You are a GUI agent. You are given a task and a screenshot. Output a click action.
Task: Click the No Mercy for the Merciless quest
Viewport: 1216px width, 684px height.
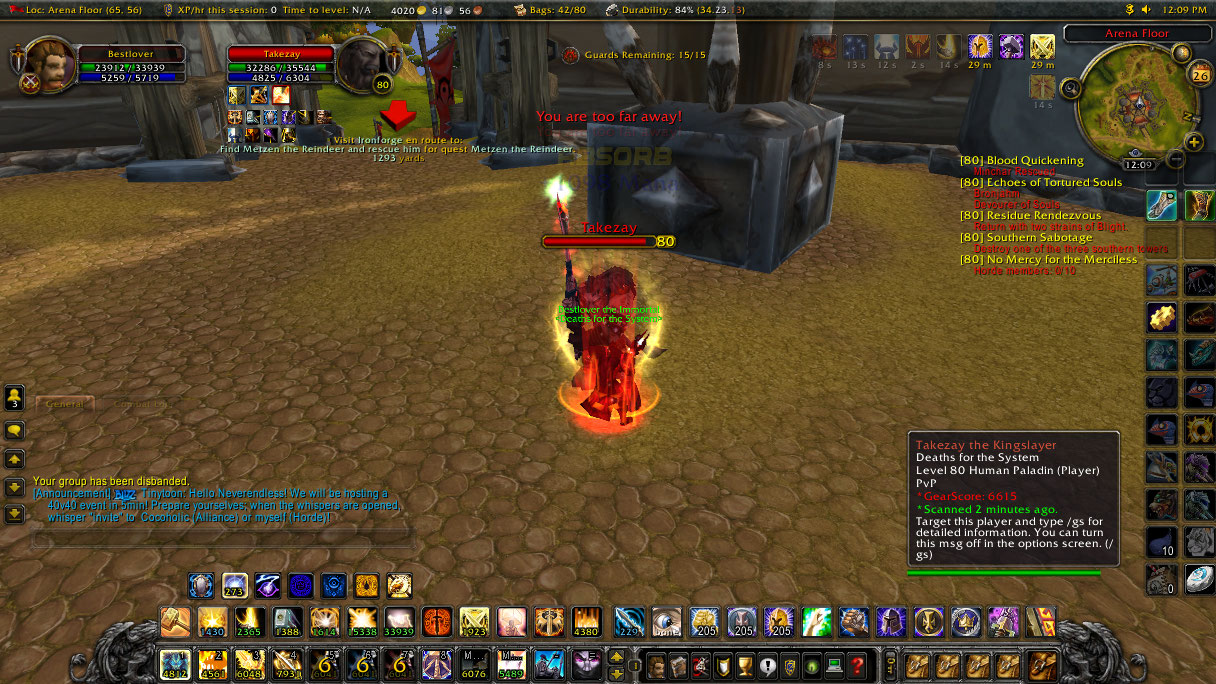pos(1048,259)
